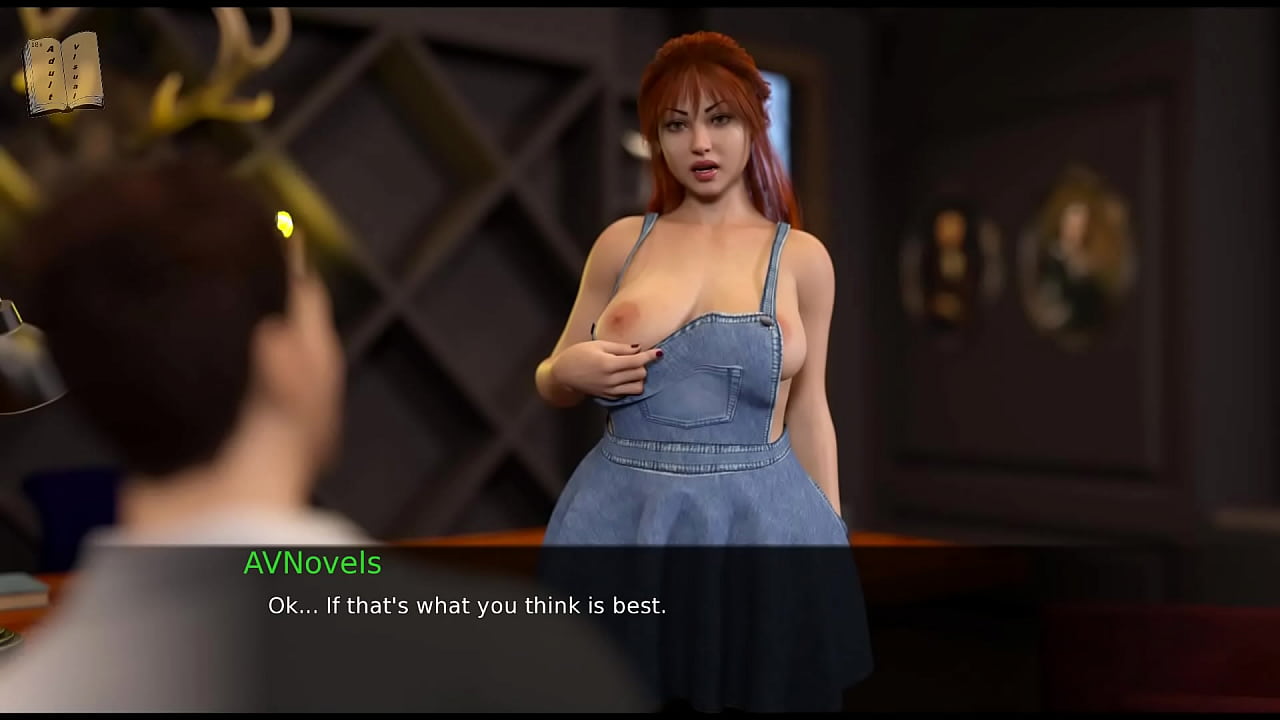Click the desk lamp in the scene
Viewport: 1280px width, 720px height.
[x=25, y=370]
